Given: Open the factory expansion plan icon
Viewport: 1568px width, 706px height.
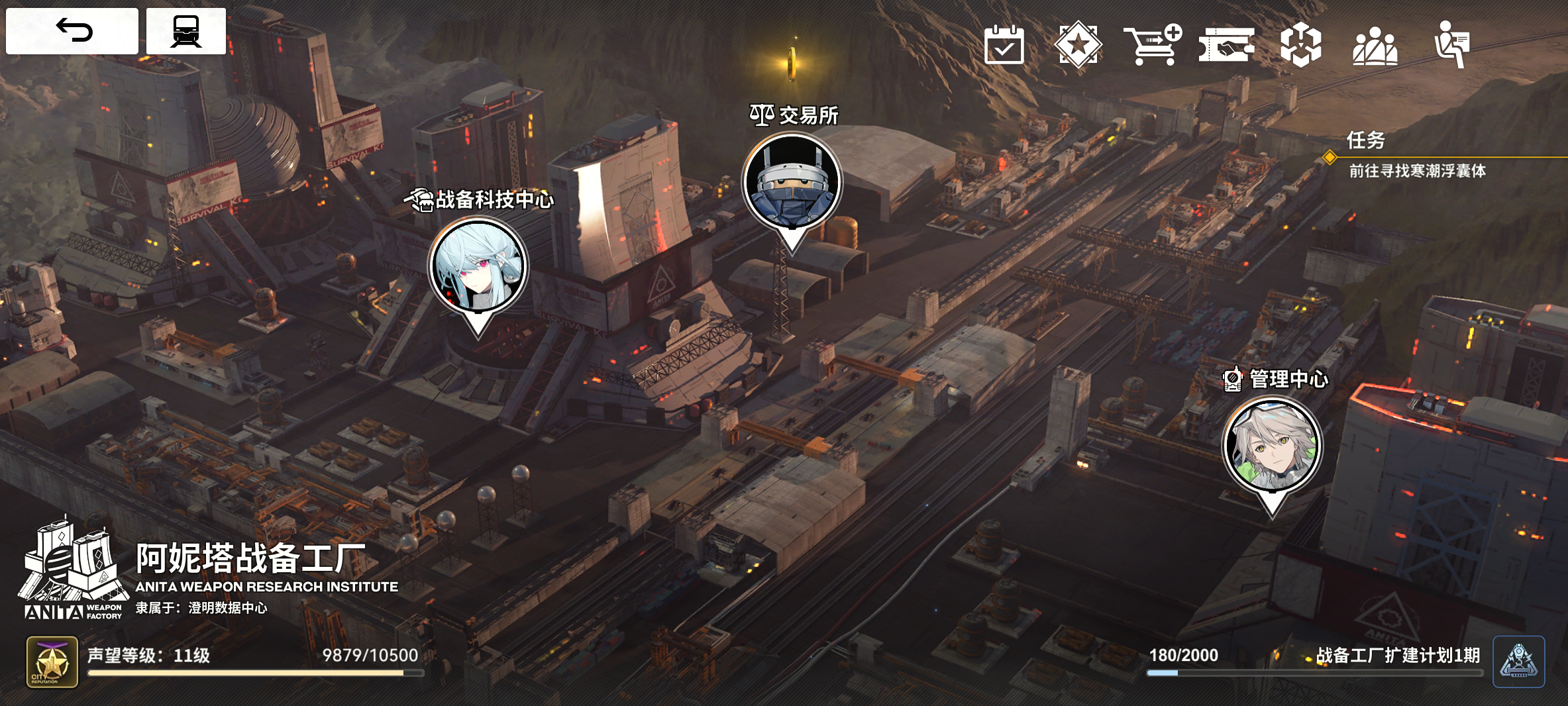Looking at the screenshot, I should click(1518, 661).
